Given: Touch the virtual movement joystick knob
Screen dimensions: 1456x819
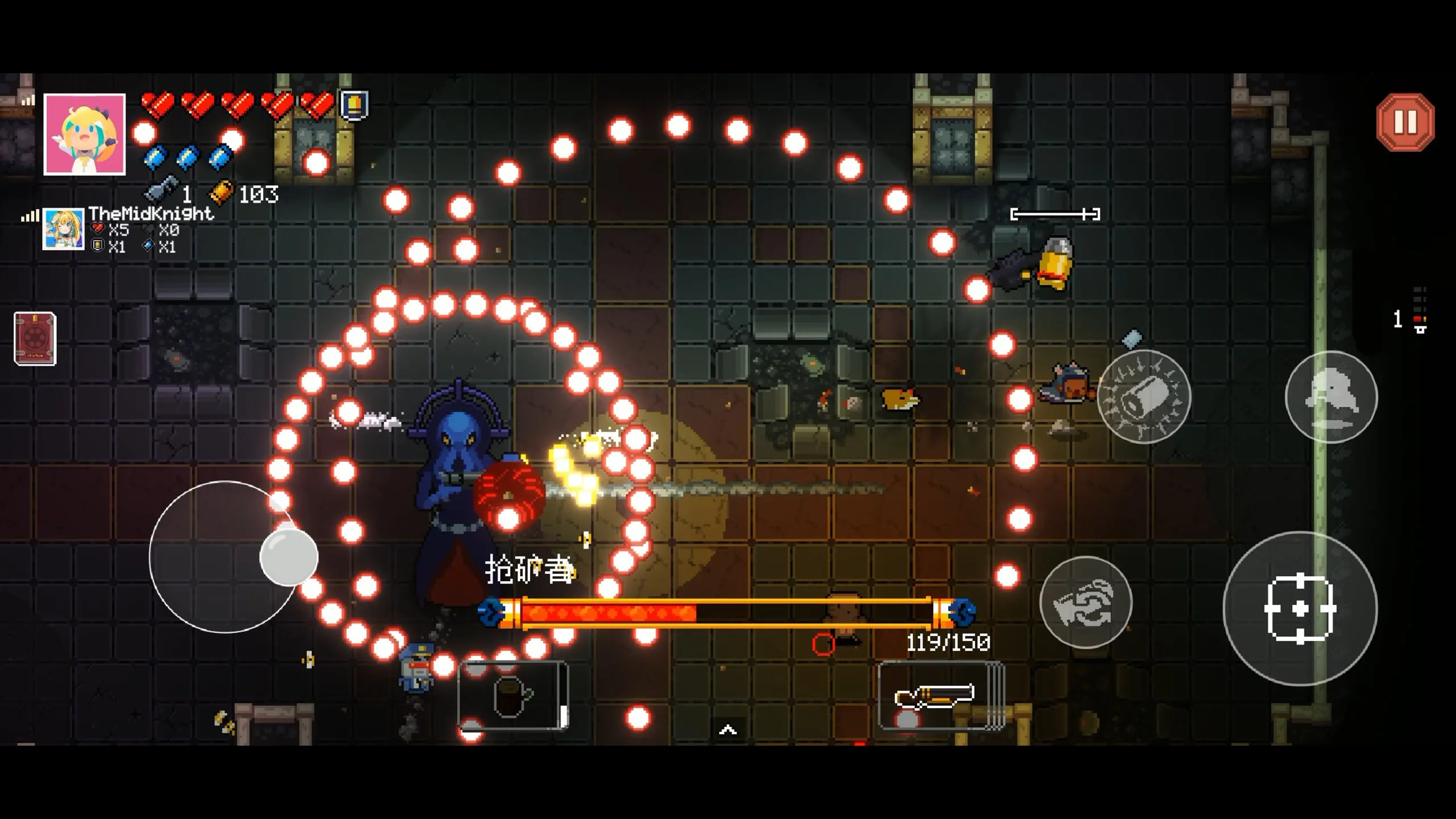Looking at the screenshot, I should coord(288,557).
